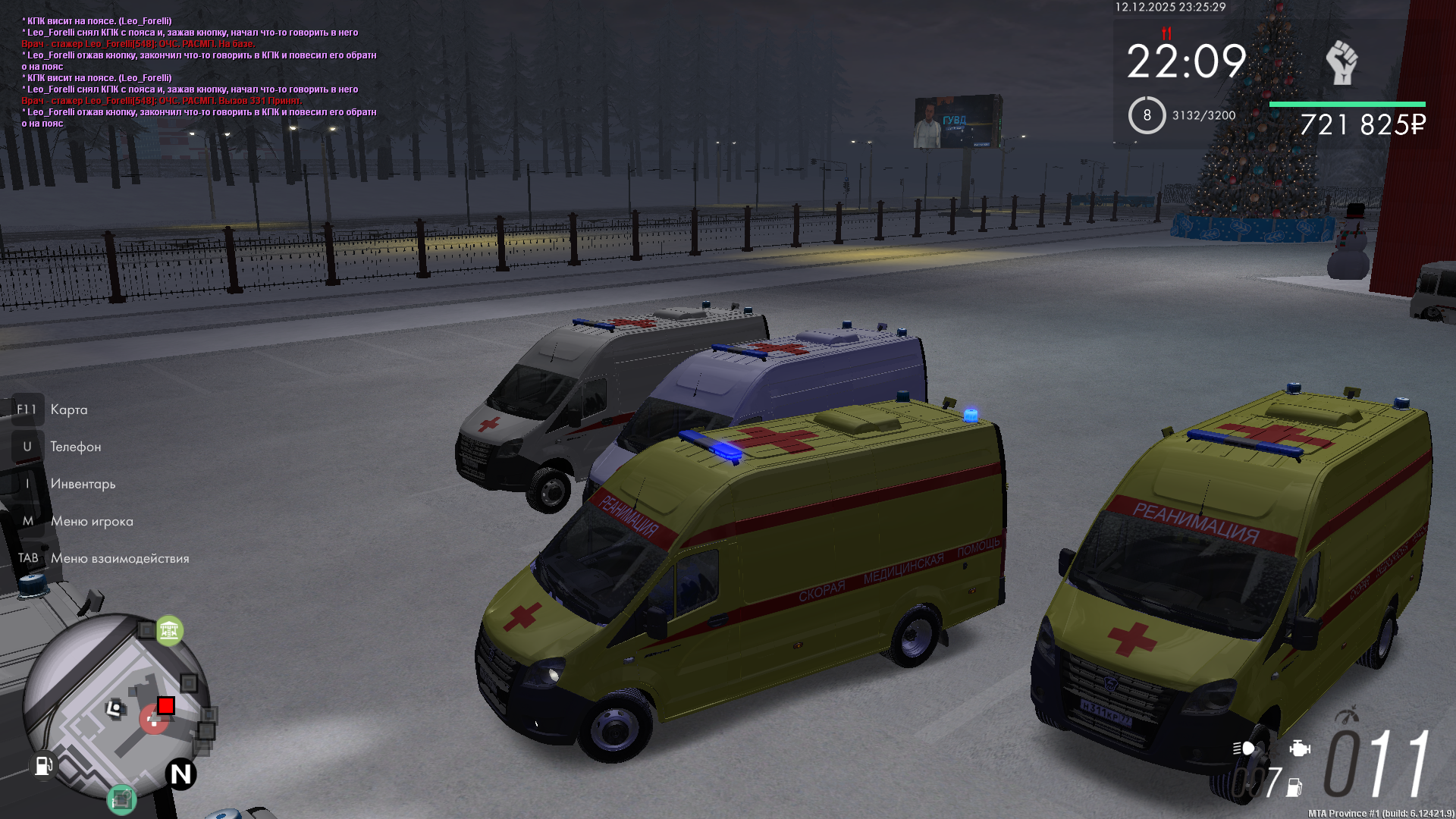1456x819 pixels.
Task: Click the red fork-and-knife hunger icon
Action: coord(1166,33)
